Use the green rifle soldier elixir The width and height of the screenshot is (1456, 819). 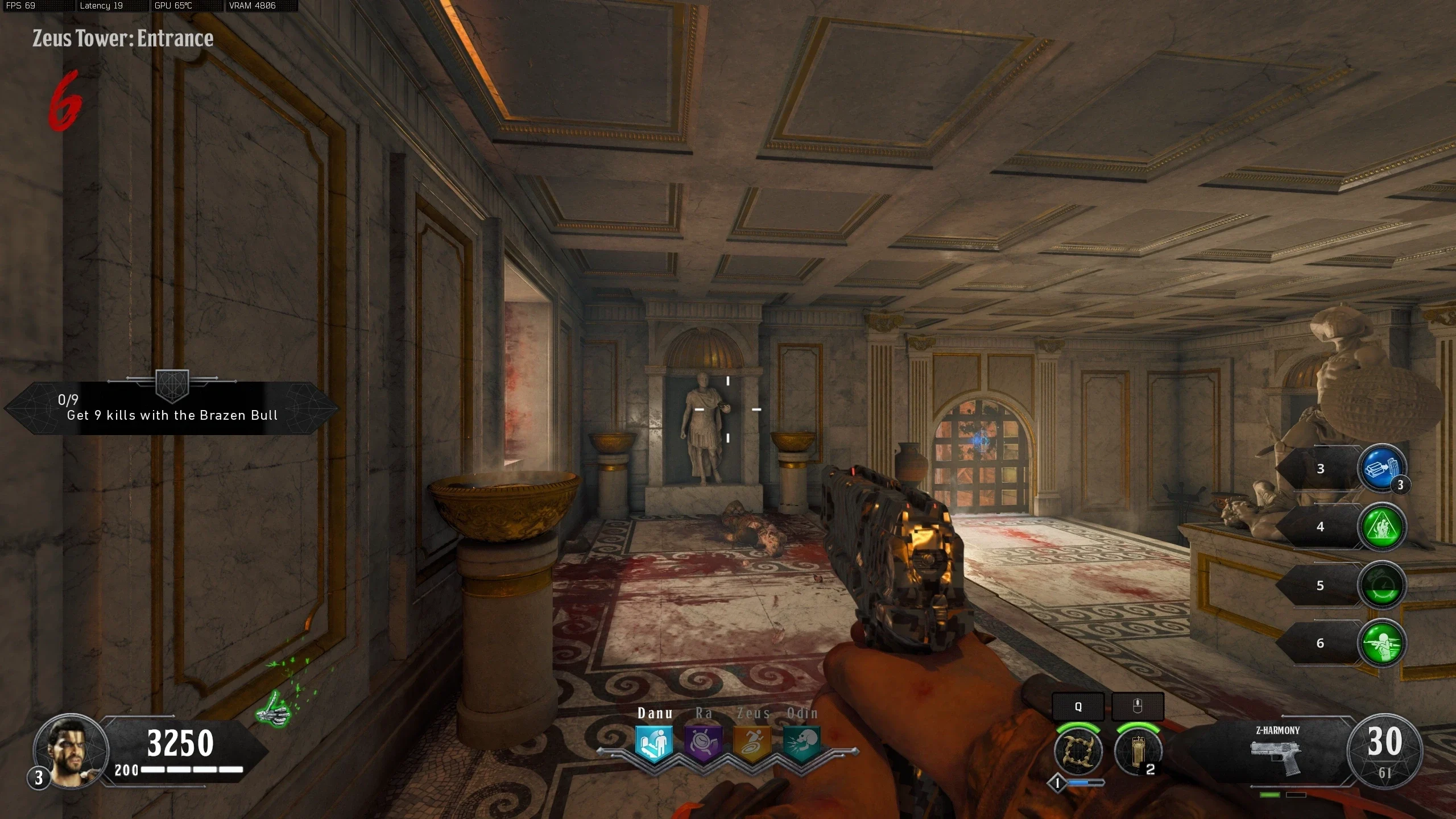click(x=1381, y=643)
